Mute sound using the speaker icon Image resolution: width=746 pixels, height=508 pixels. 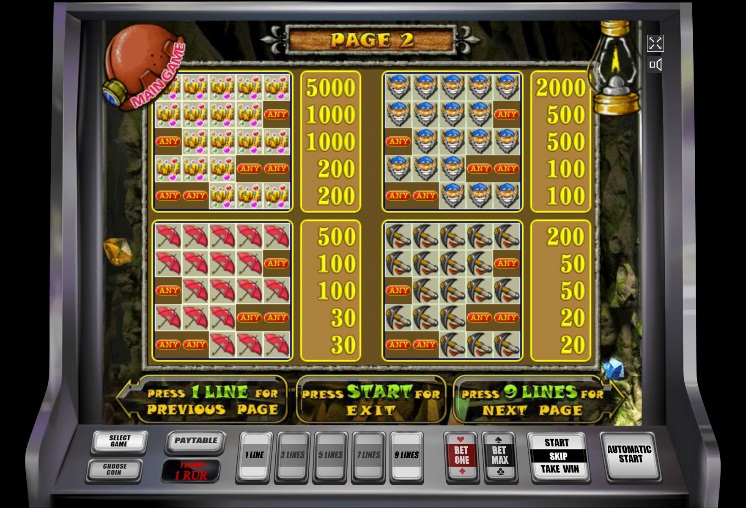point(655,65)
